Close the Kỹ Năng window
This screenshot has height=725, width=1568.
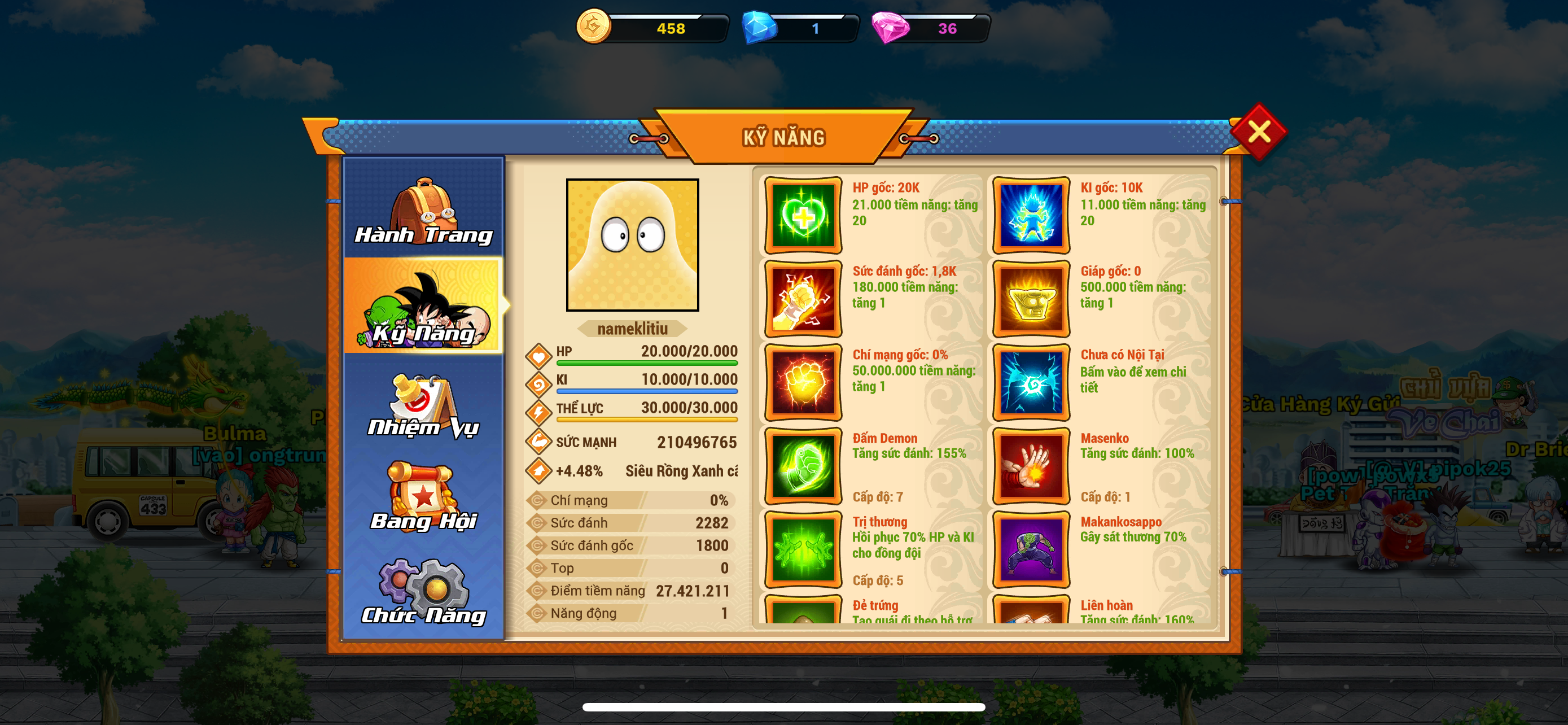(1258, 132)
